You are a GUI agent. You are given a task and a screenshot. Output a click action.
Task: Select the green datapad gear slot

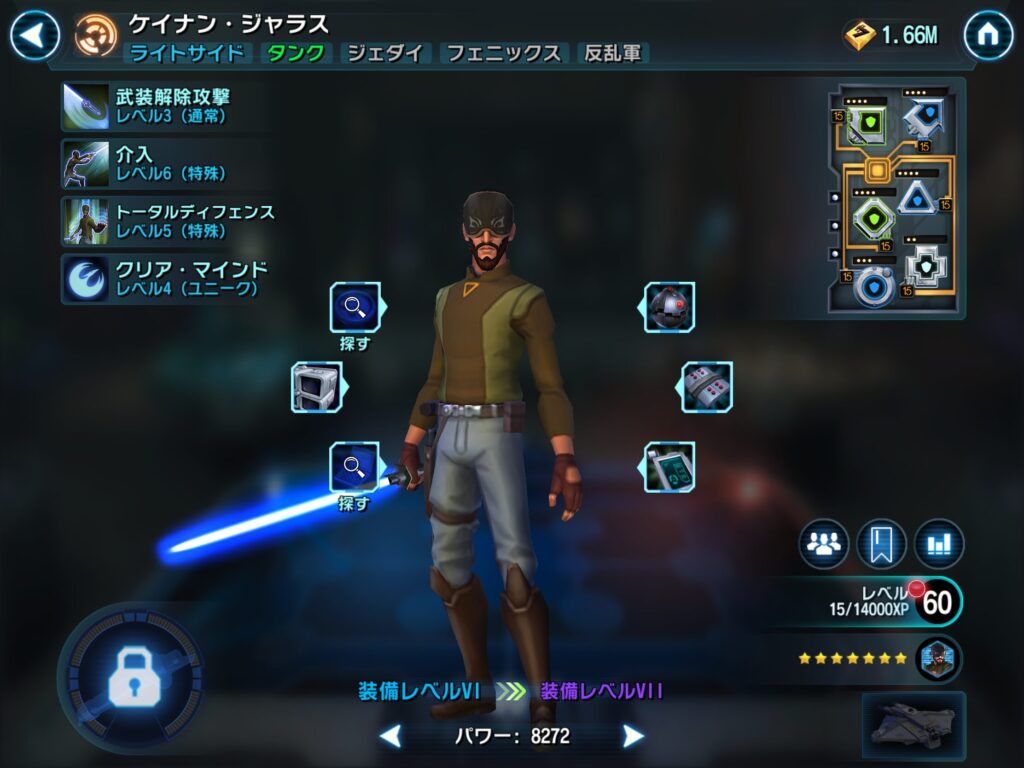point(669,467)
